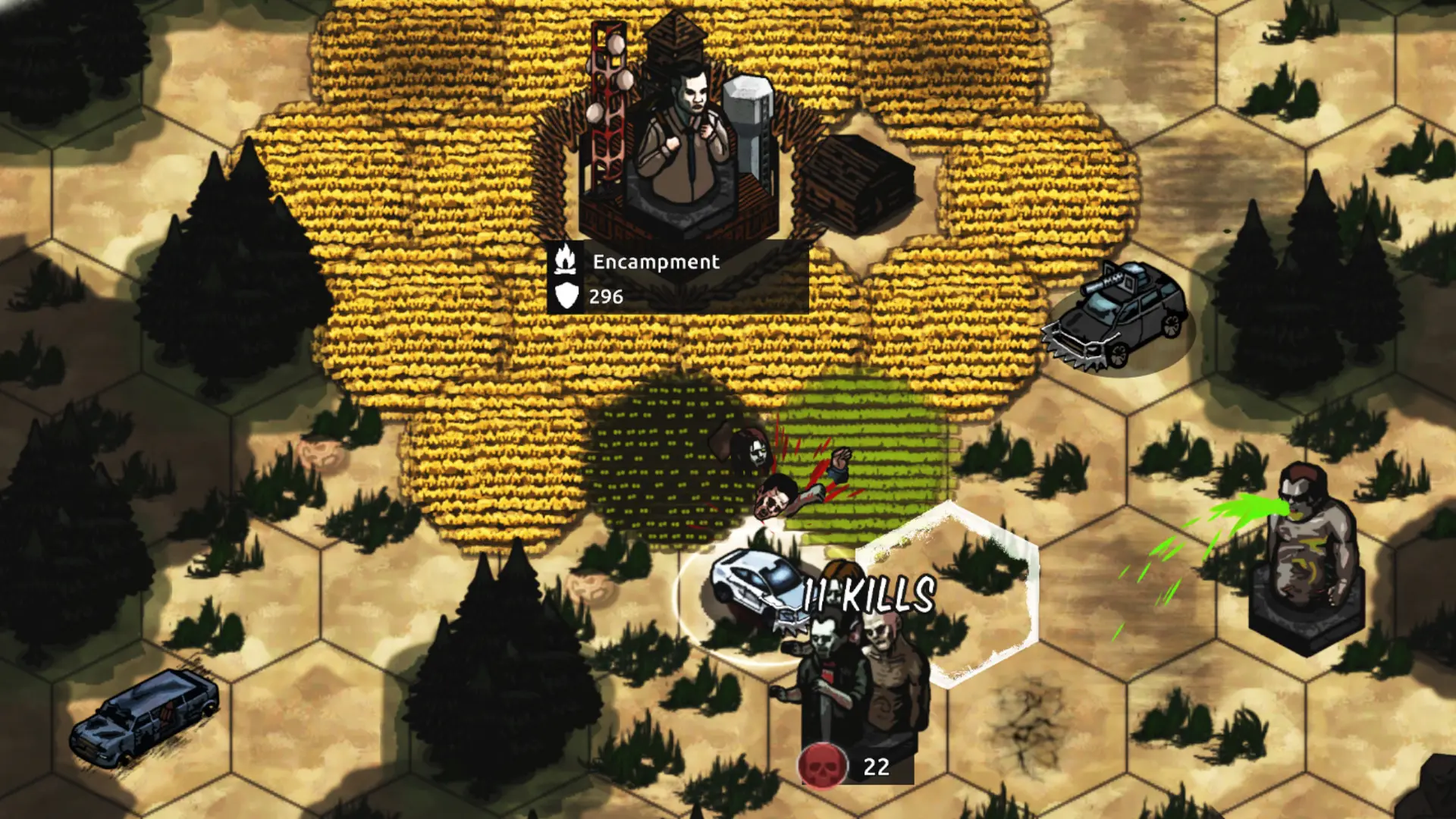Click the cracked dirt hex near the horde
Image resolution: width=1456 pixels, height=819 pixels.
(x=1031, y=724)
